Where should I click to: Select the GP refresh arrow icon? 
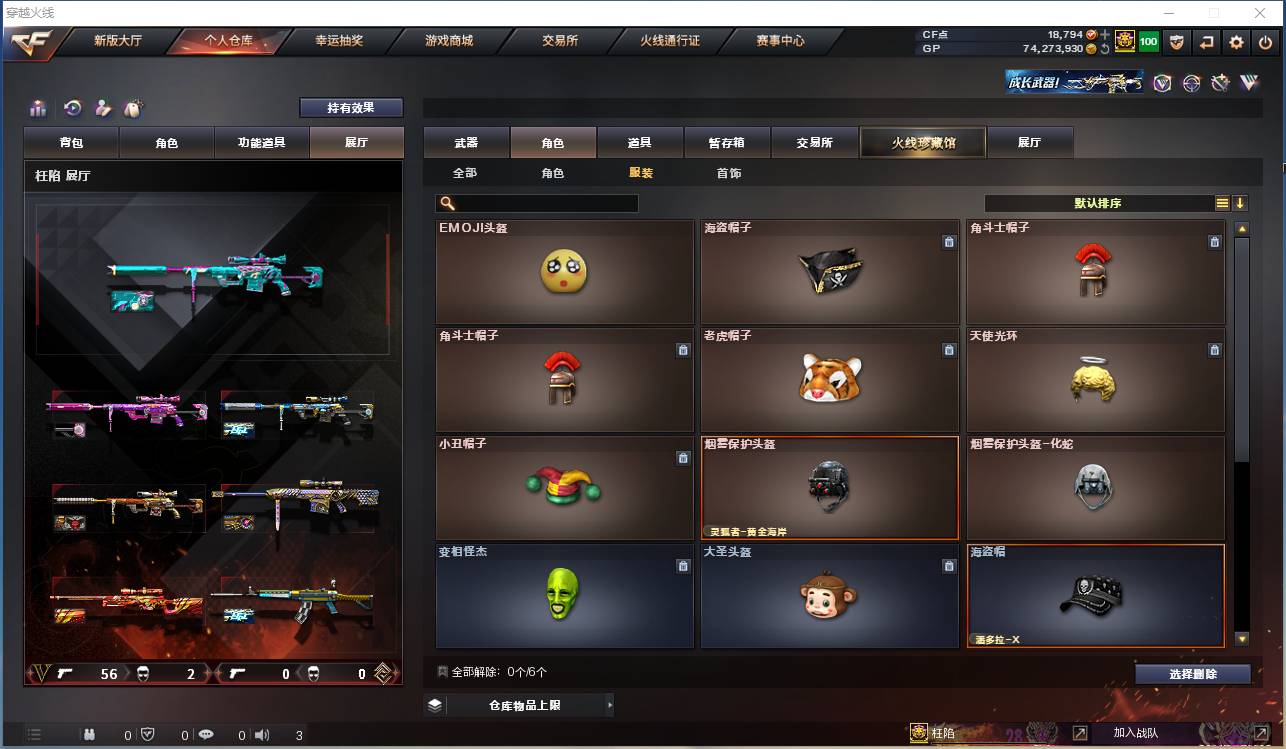point(1107,47)
